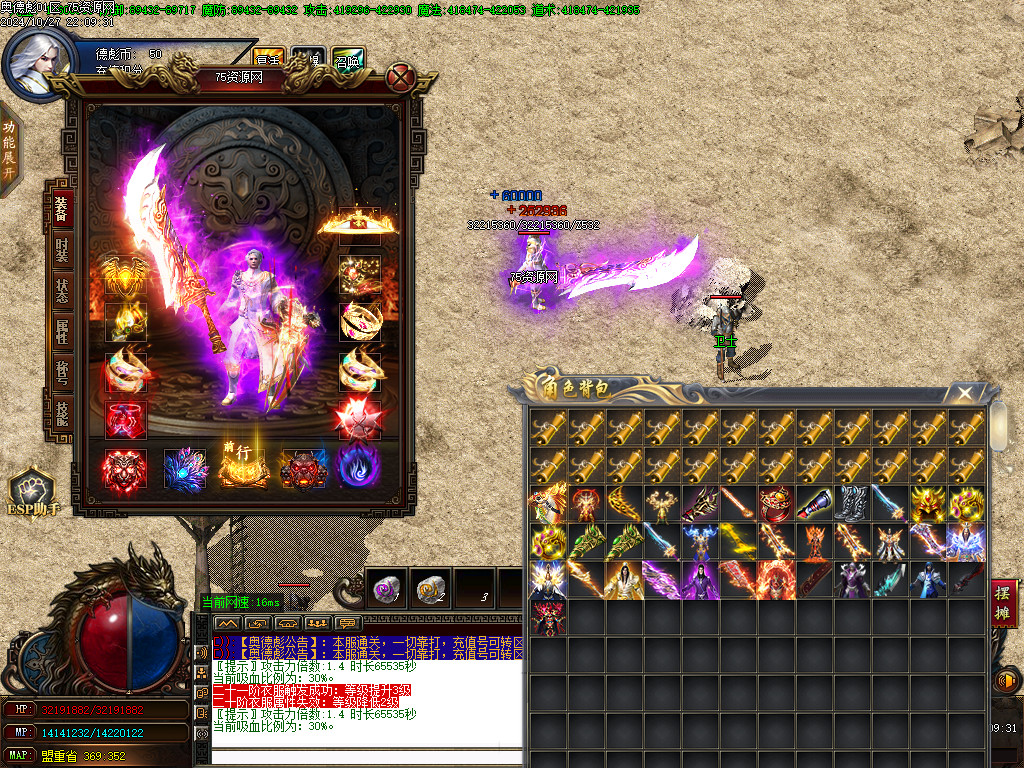Show the 属性 attributes tab
Viewport: 1024px width, 768px height.
point(62,332)
